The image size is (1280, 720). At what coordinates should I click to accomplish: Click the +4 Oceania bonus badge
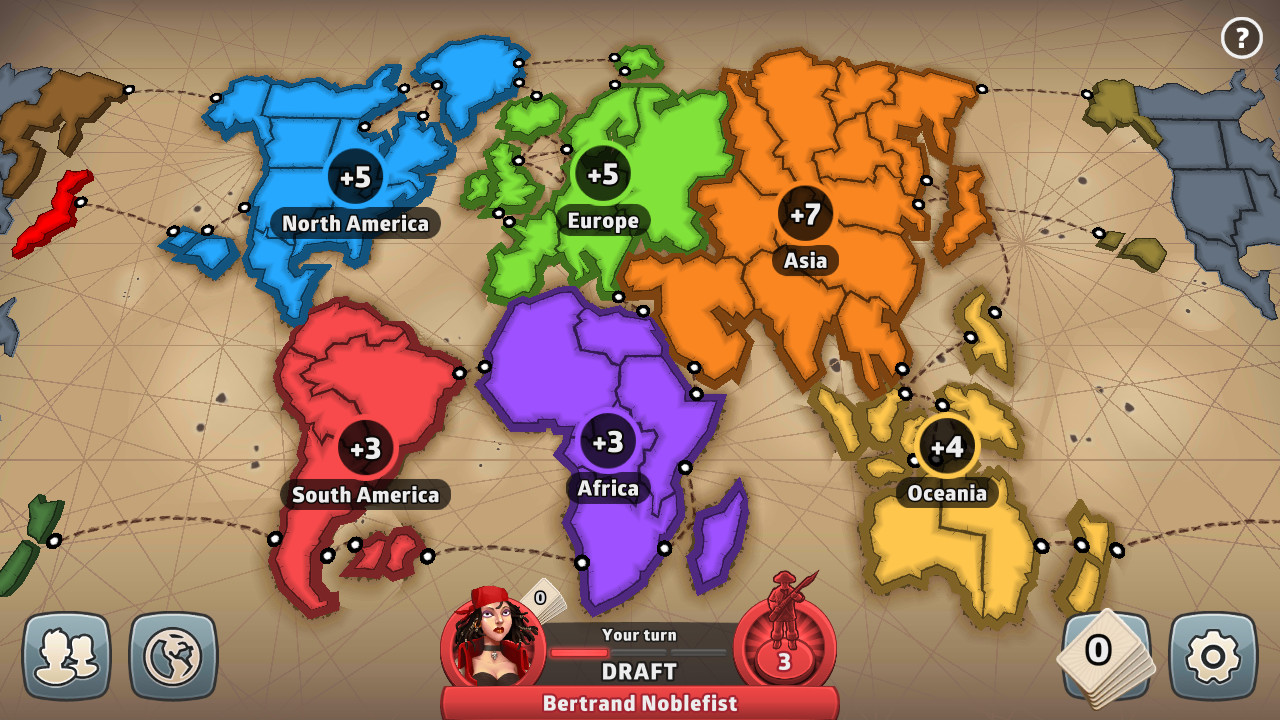point(947,448)
